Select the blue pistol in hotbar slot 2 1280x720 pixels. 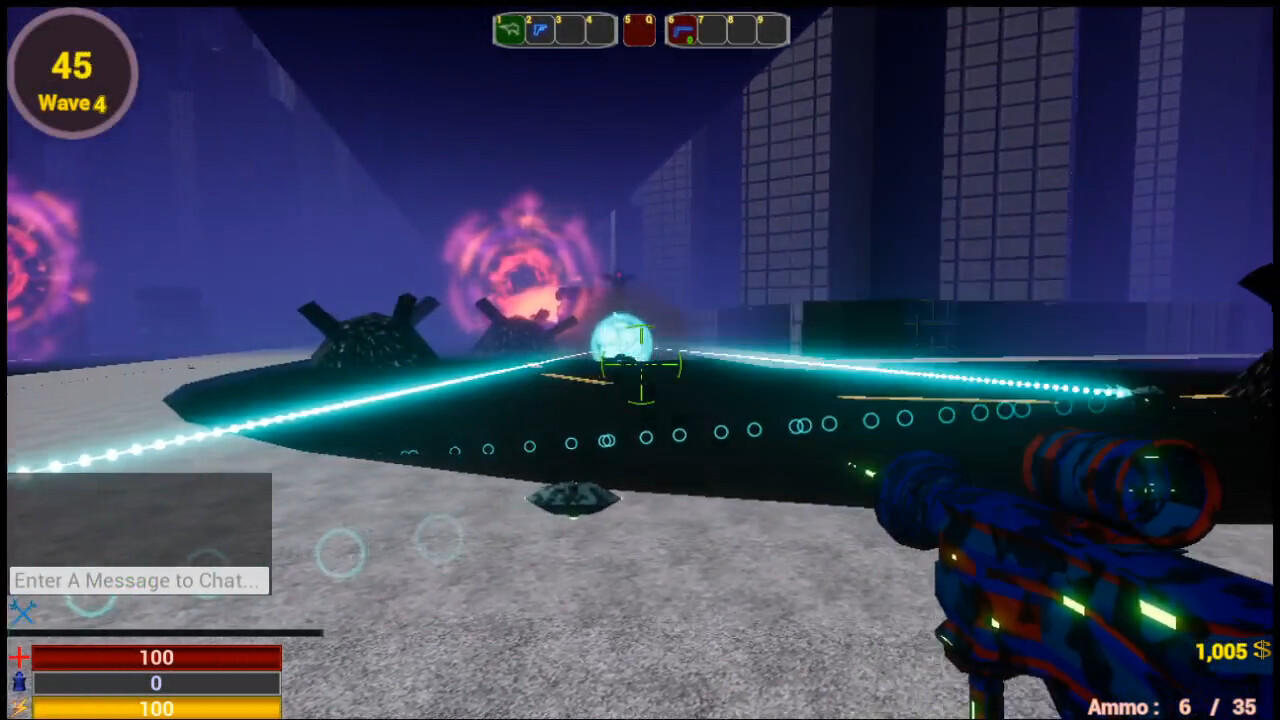coord(540,30)
